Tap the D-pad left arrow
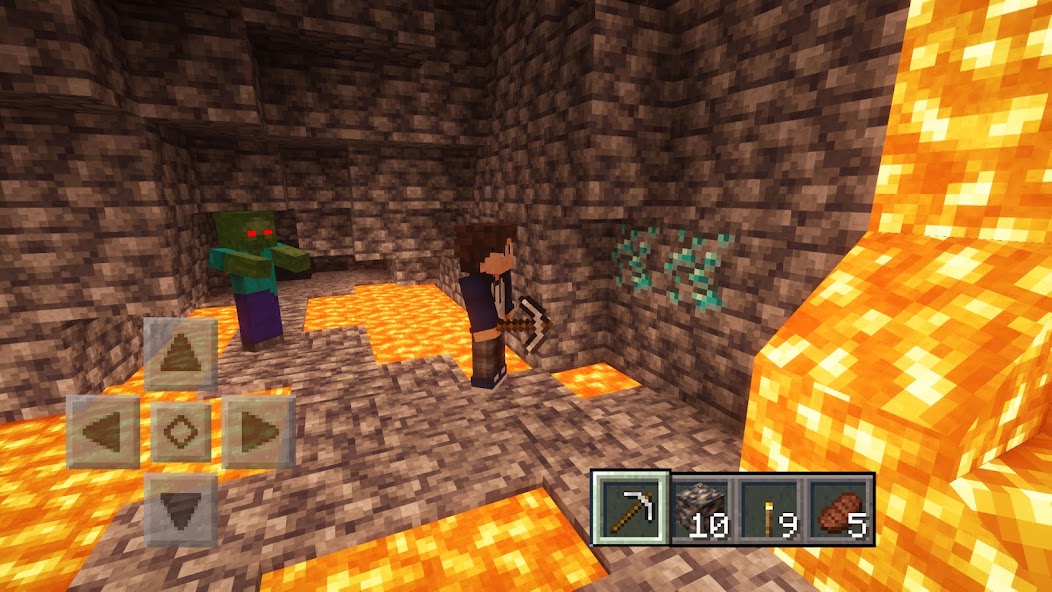Image resolution: width=1052 pixels, height=592 pixels. tap(104, 432)
